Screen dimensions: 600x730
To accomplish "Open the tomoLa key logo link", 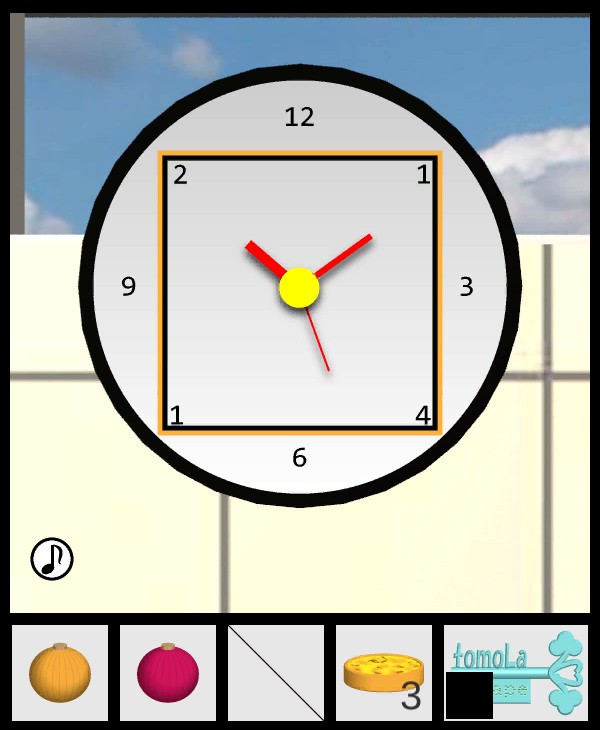I will [517, 671].
